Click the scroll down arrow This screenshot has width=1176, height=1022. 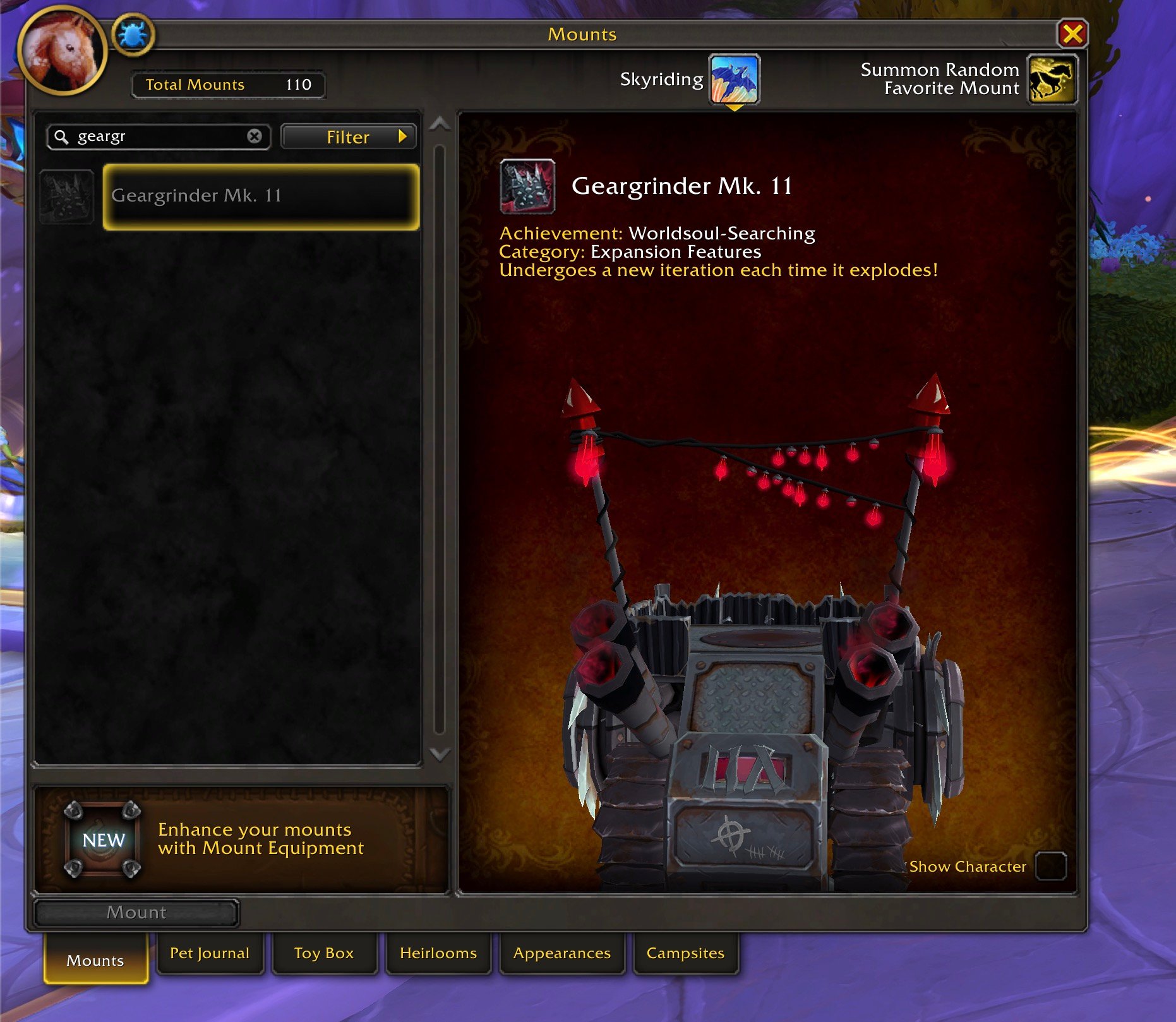click(440, 754)
